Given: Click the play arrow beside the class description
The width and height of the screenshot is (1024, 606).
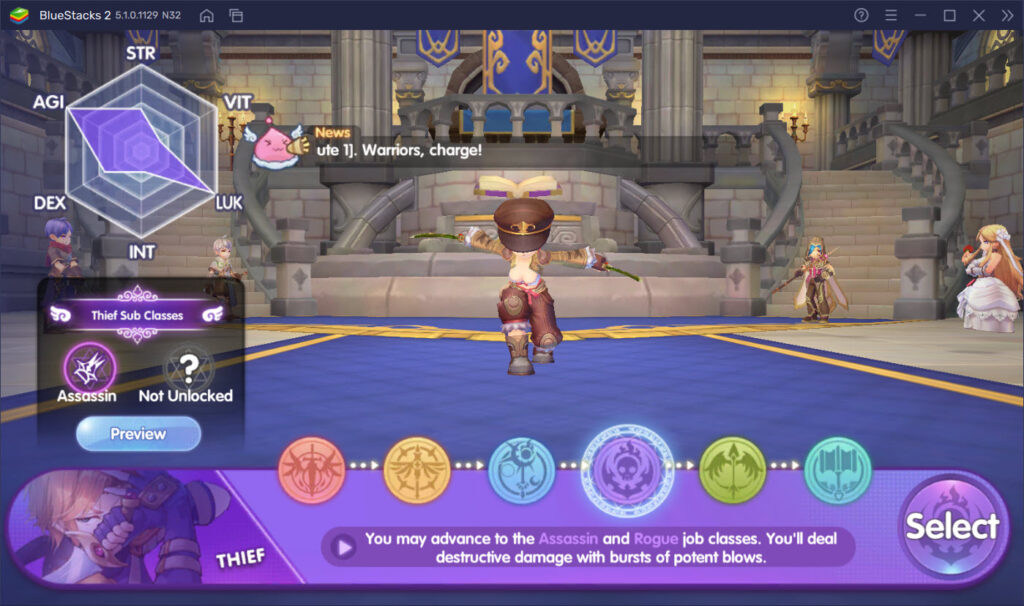Looking at the screenshot, I should [x=344, y=547].
